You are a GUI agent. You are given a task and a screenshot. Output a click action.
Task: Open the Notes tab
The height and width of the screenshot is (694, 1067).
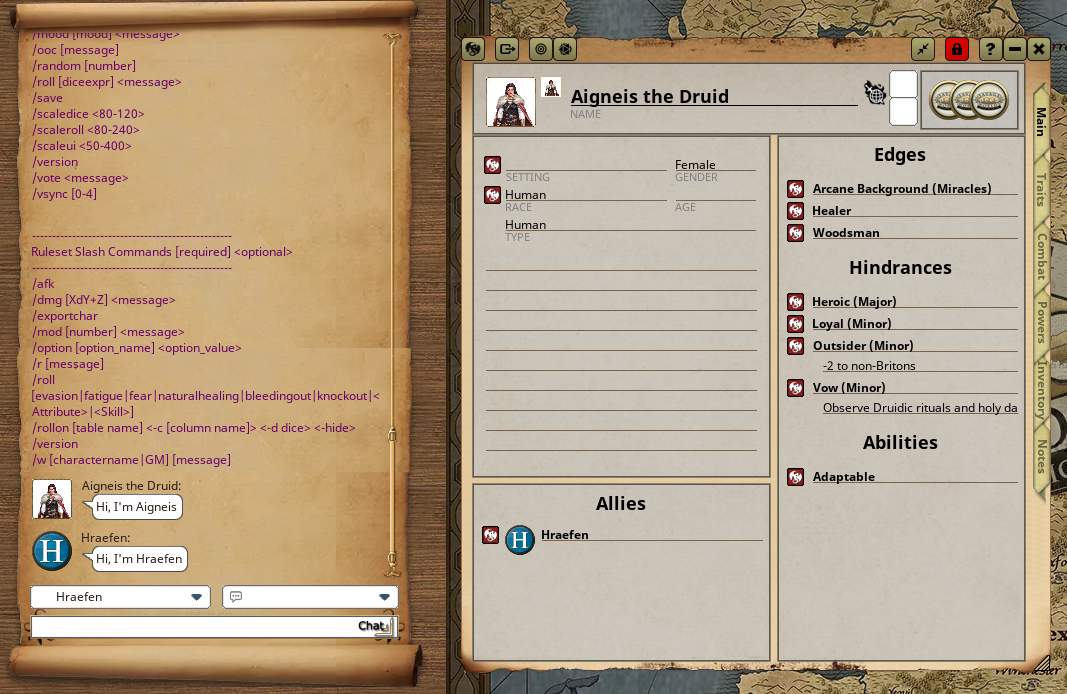click(1041, 456)
